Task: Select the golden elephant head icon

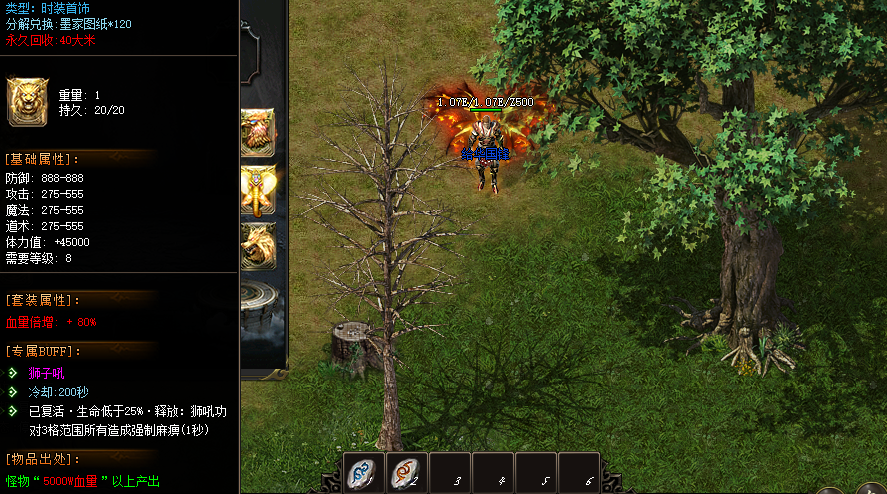Action: point(258,190)
